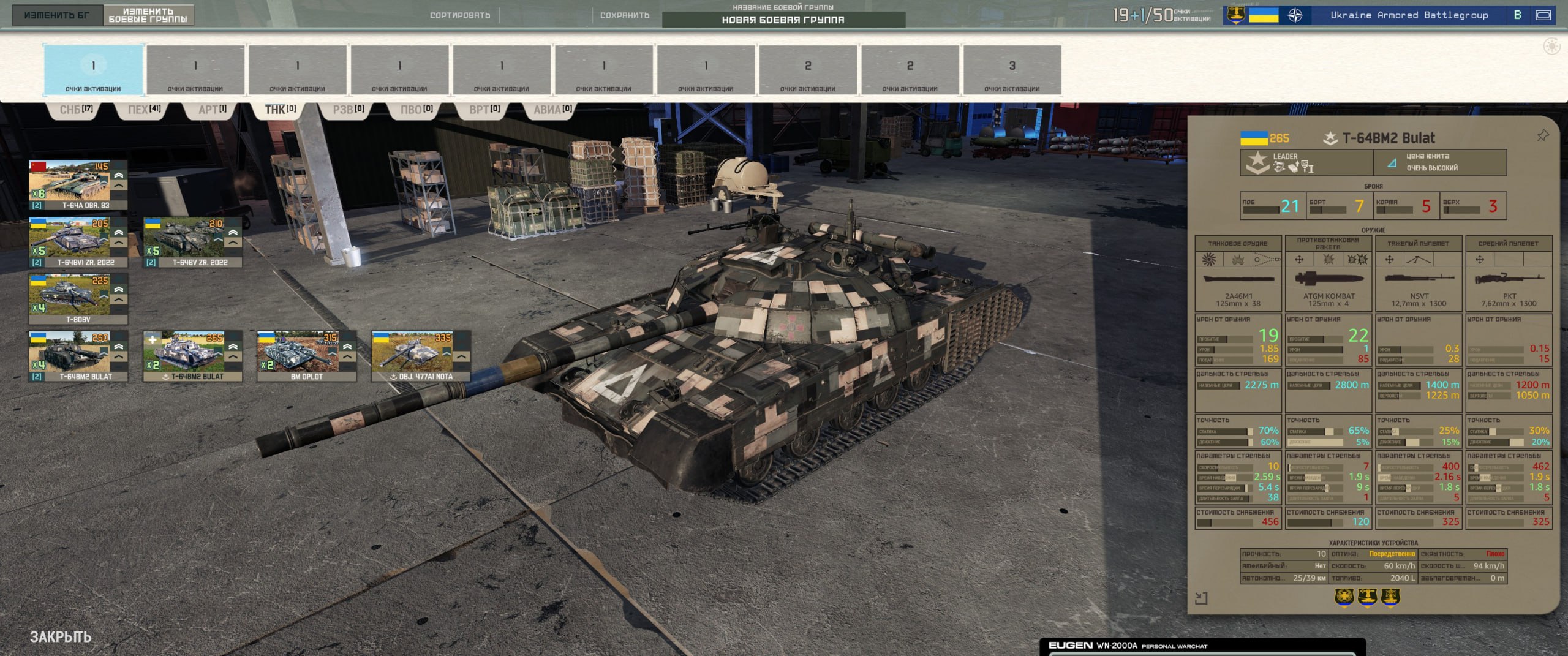Open the АРТ artillery tab
1568x656 pixels.
pyautogui.click(x=213, y=110)
